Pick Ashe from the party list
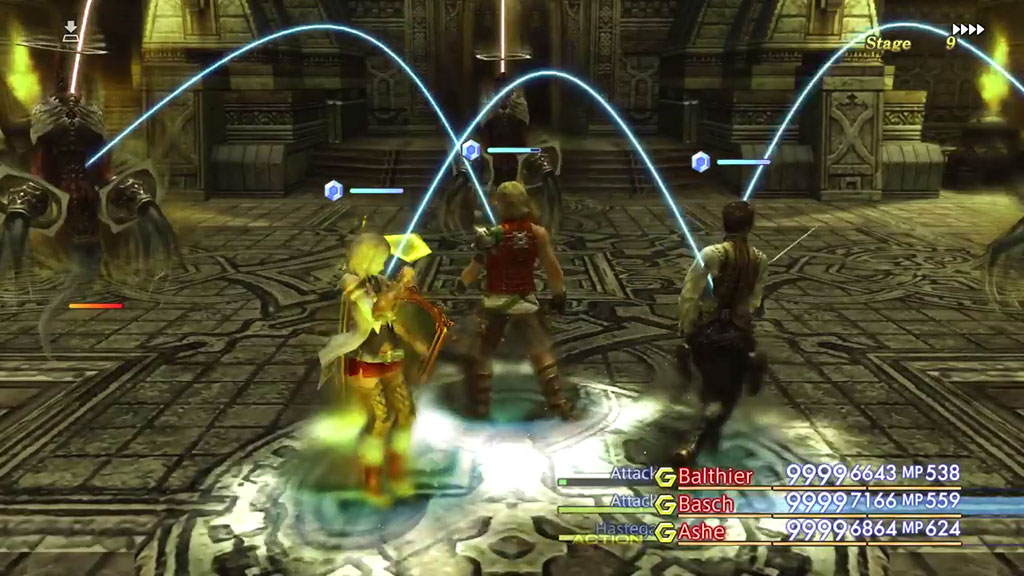Image resolution: width=1024 pixels, height=576 pixels. tap(702, 531)
